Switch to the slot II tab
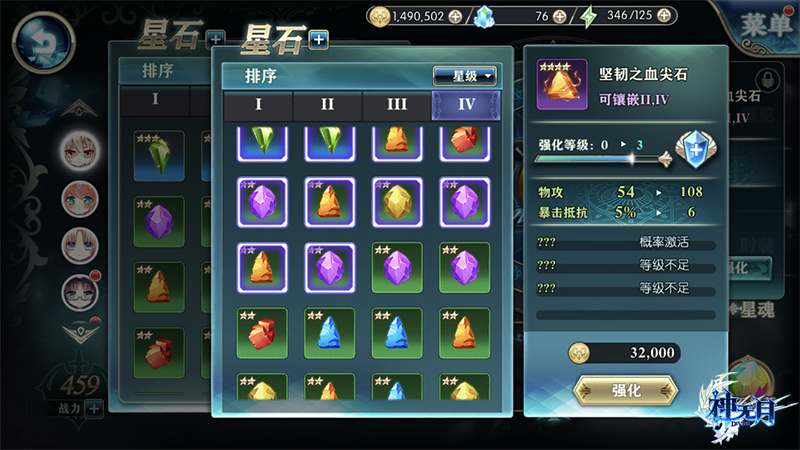Image resolution: width=800 pixels, height=450 pixels. tap(327, 105)
